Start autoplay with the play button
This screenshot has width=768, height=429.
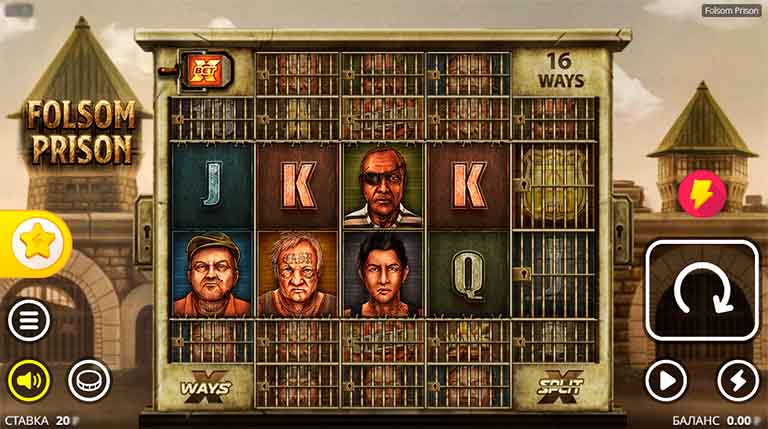click(x=666, y=380)
